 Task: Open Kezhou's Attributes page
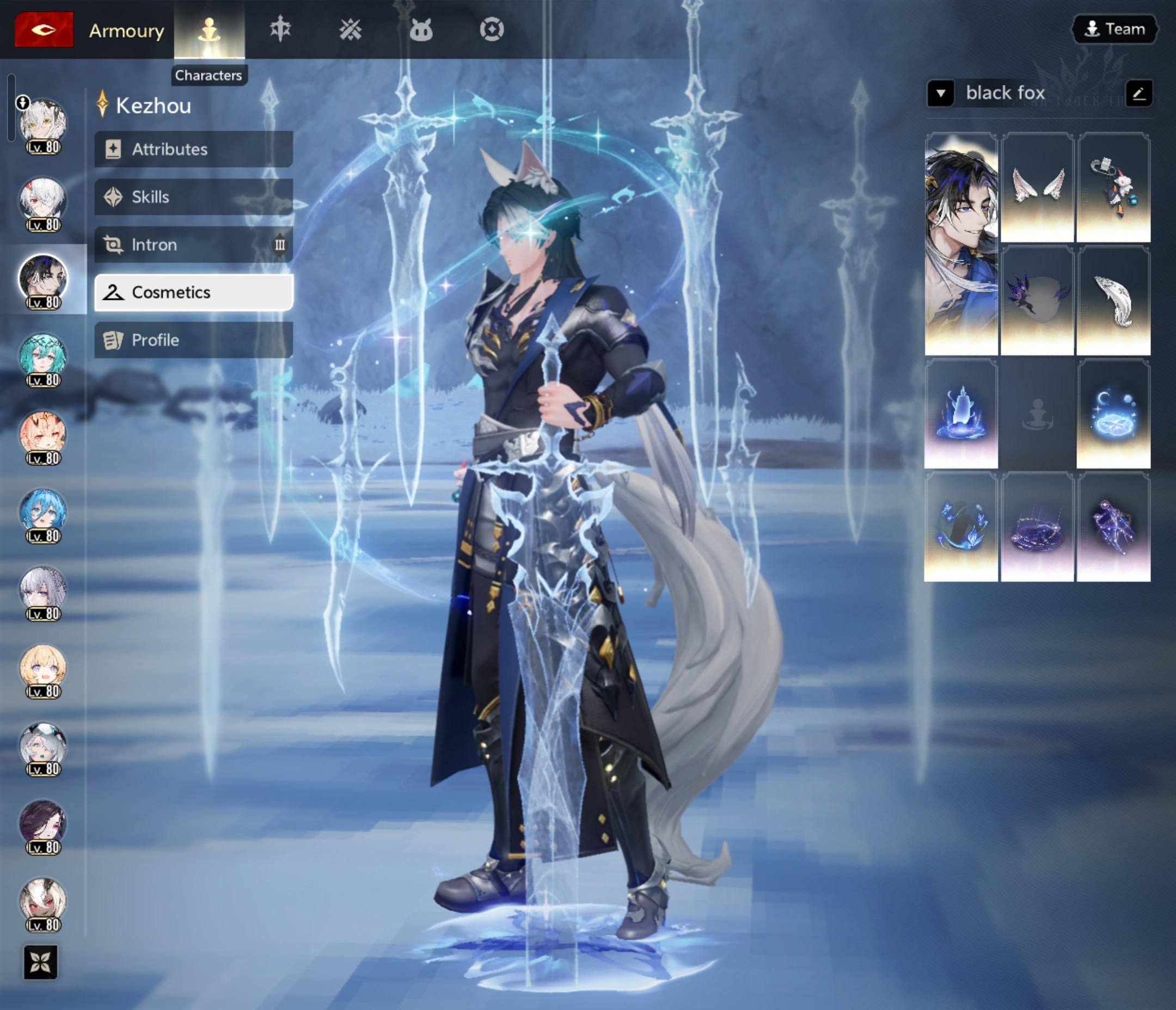click(193, 149)
